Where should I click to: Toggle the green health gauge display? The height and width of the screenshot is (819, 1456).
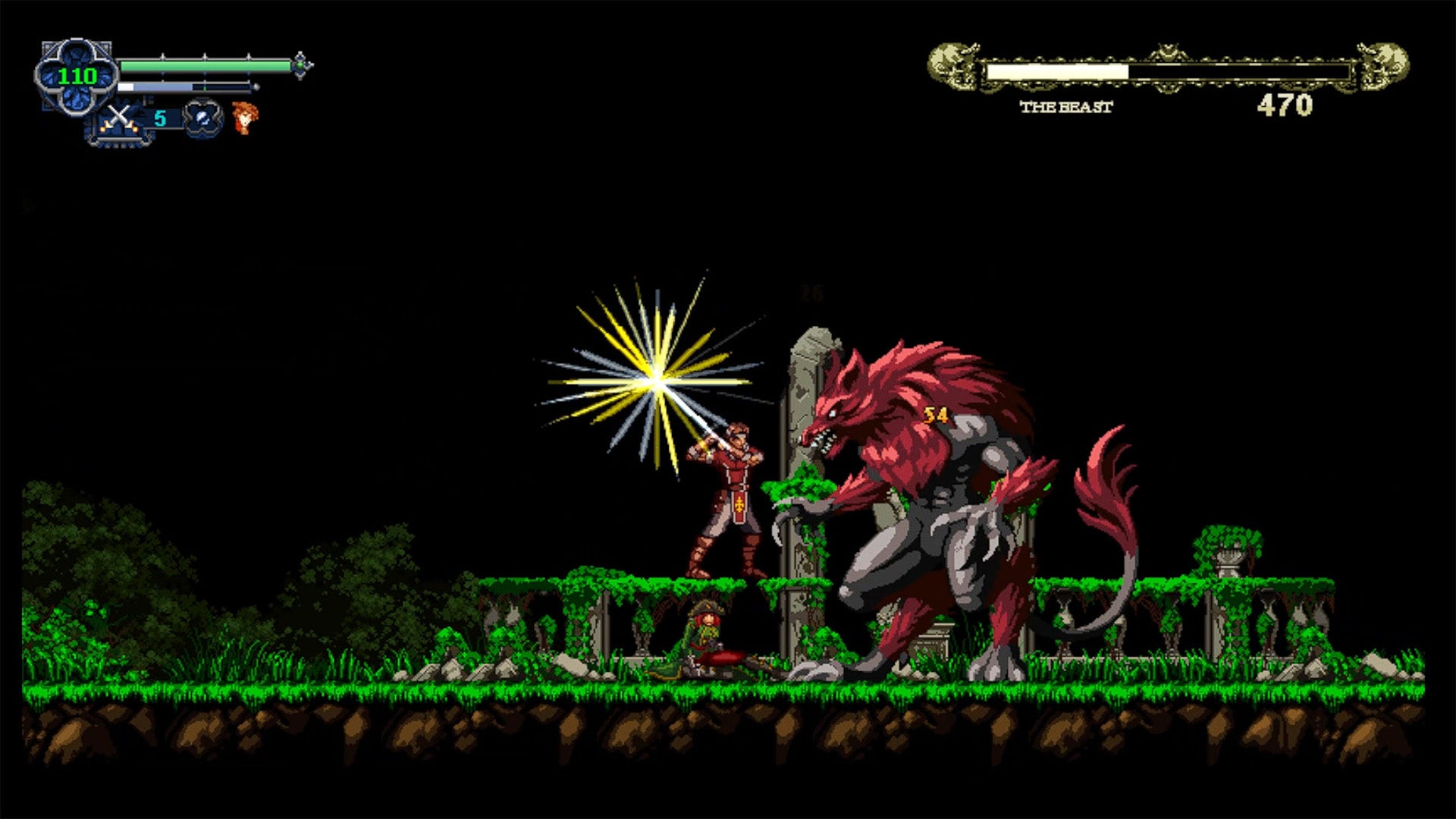[205, 67]
